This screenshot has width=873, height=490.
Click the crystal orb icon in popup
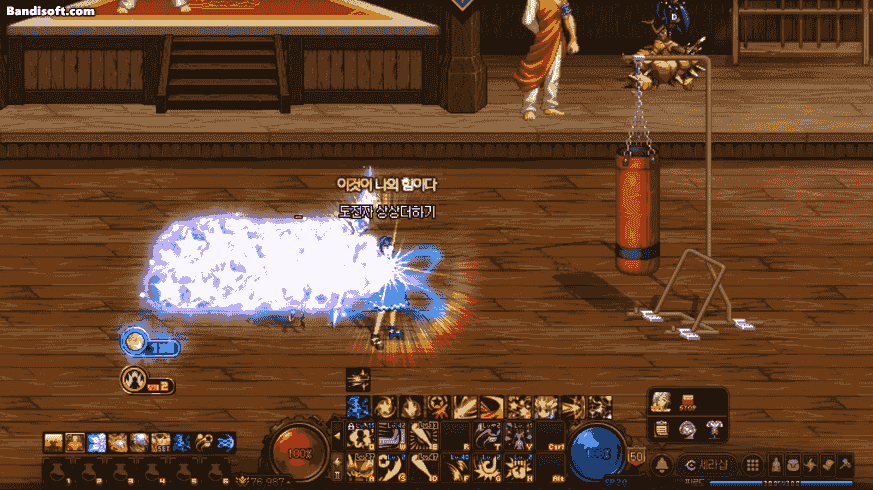point(689,428)
